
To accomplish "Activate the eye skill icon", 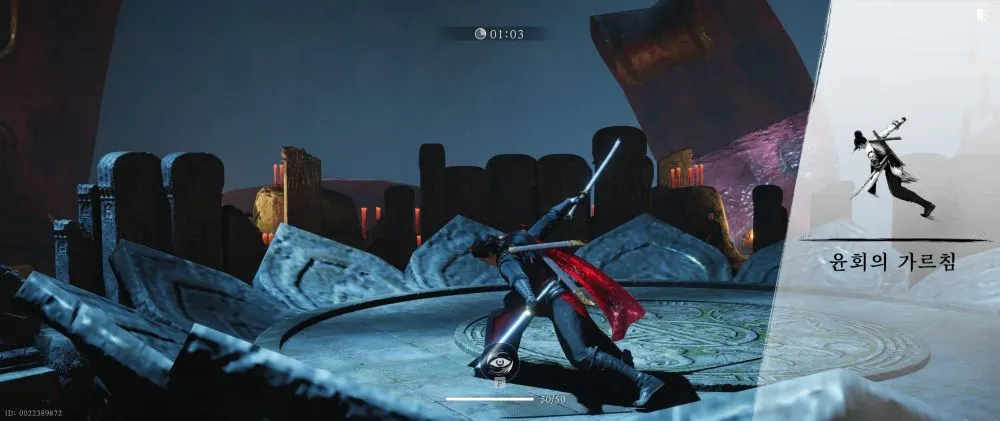I will point(498,361).
